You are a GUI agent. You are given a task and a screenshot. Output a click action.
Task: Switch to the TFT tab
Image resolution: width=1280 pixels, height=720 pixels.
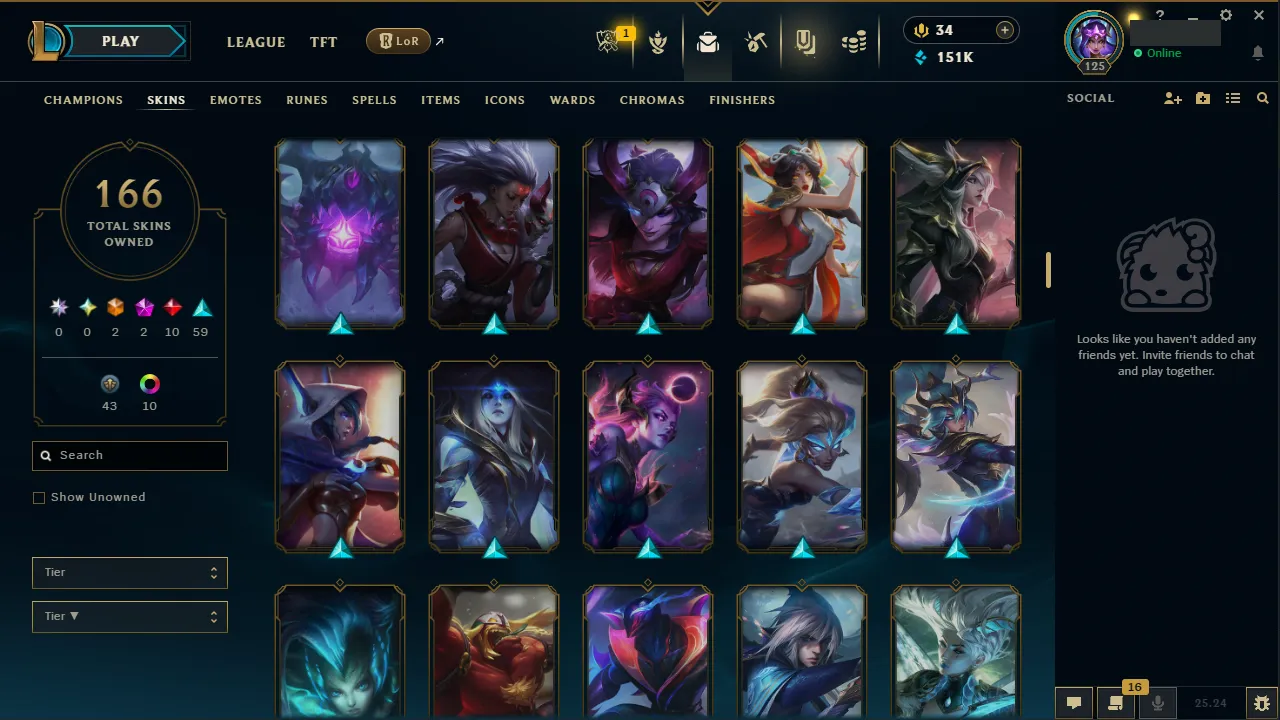[x=323, y=42]
